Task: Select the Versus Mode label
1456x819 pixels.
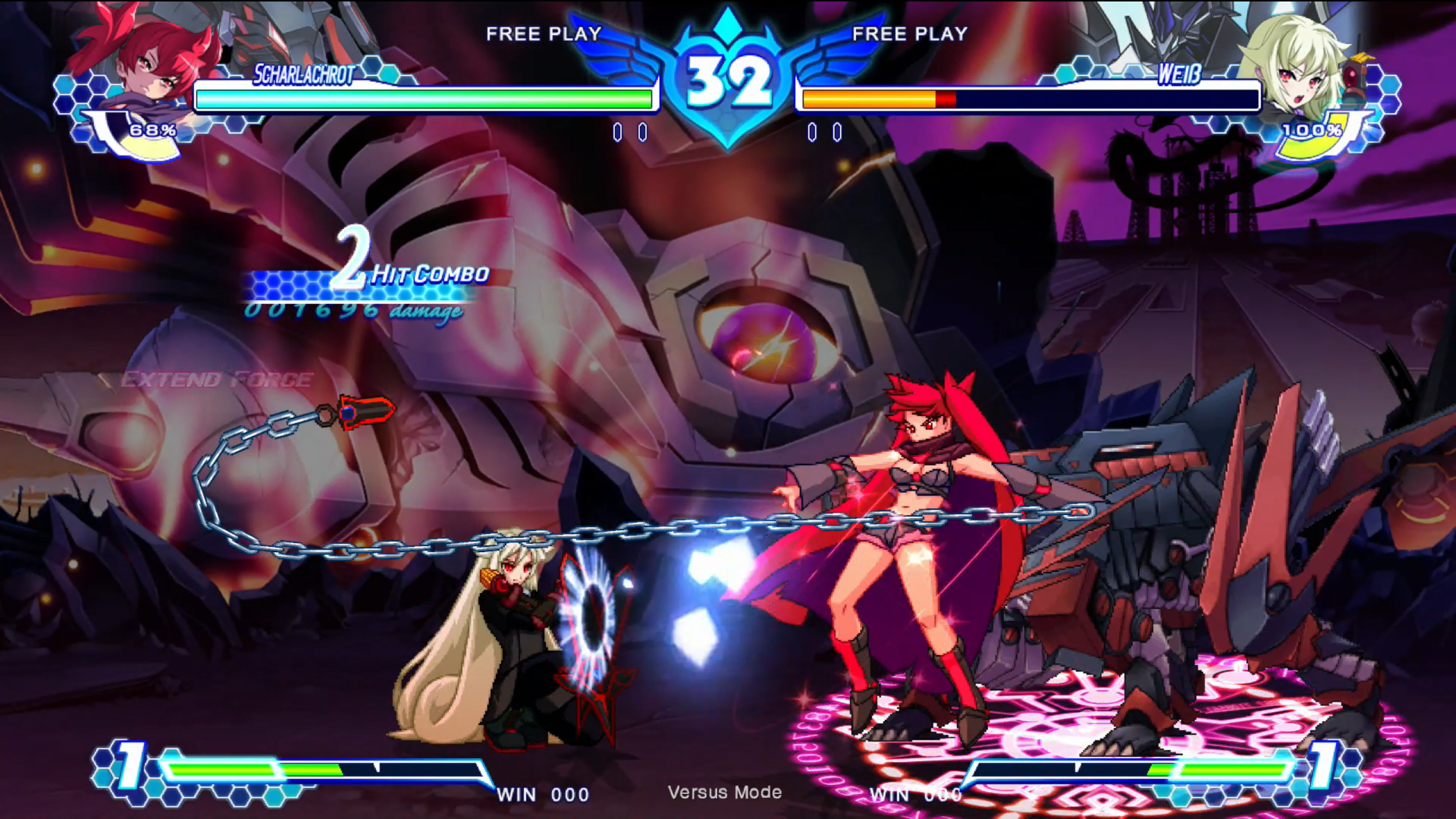Action: pyautogui.click(x=726, y=792)
